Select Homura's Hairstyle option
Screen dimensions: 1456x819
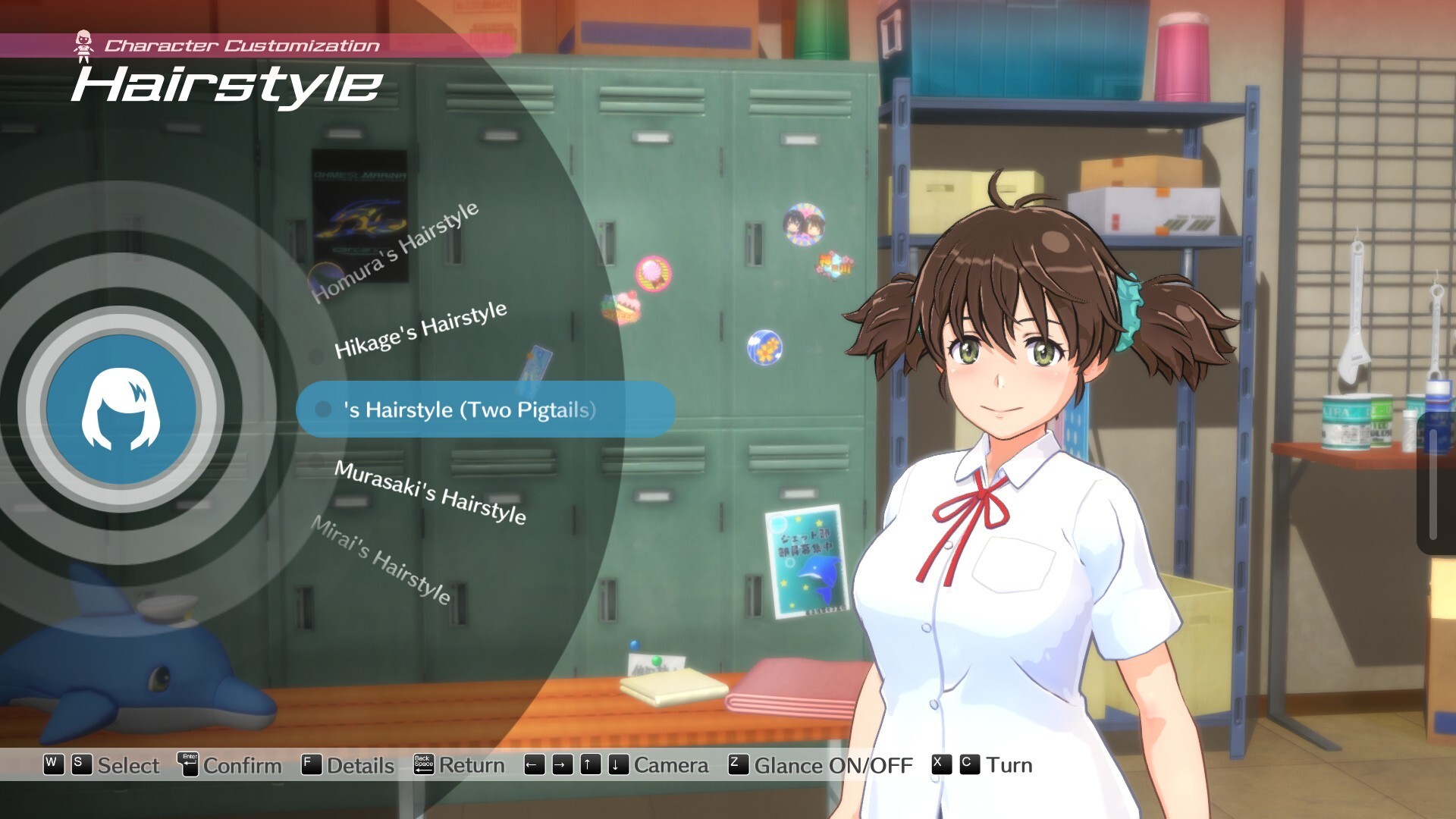coord(395,252)
